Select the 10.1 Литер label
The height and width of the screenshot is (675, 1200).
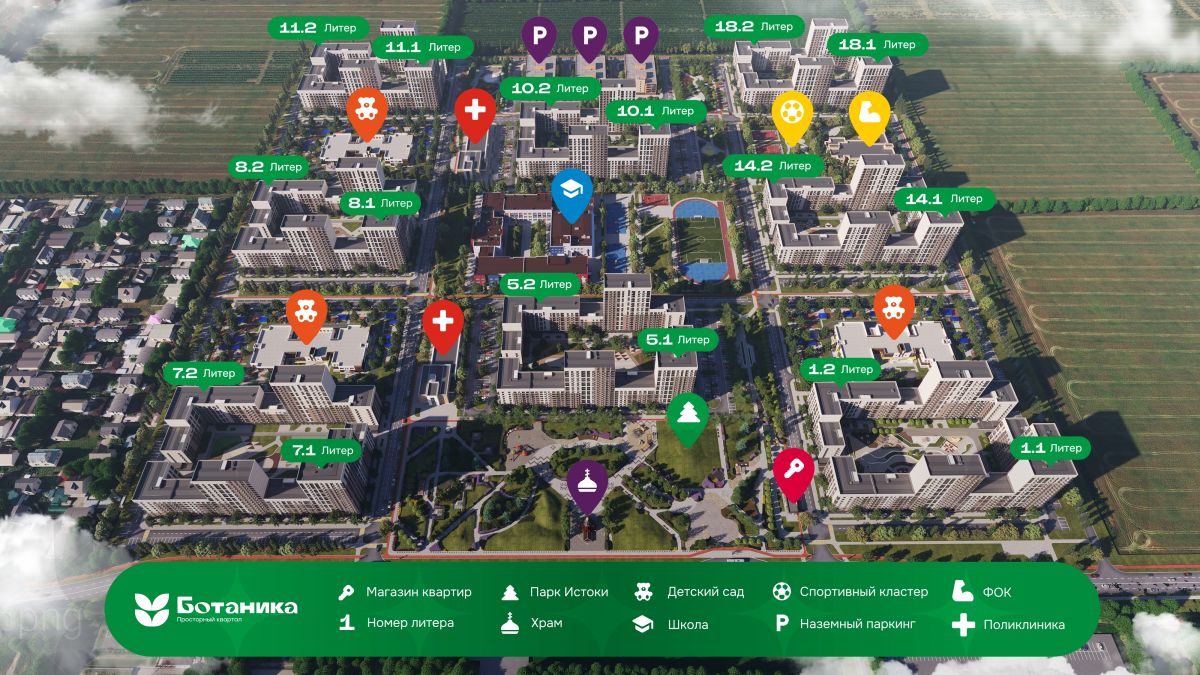pyautogui.click(x=655, y=111)
